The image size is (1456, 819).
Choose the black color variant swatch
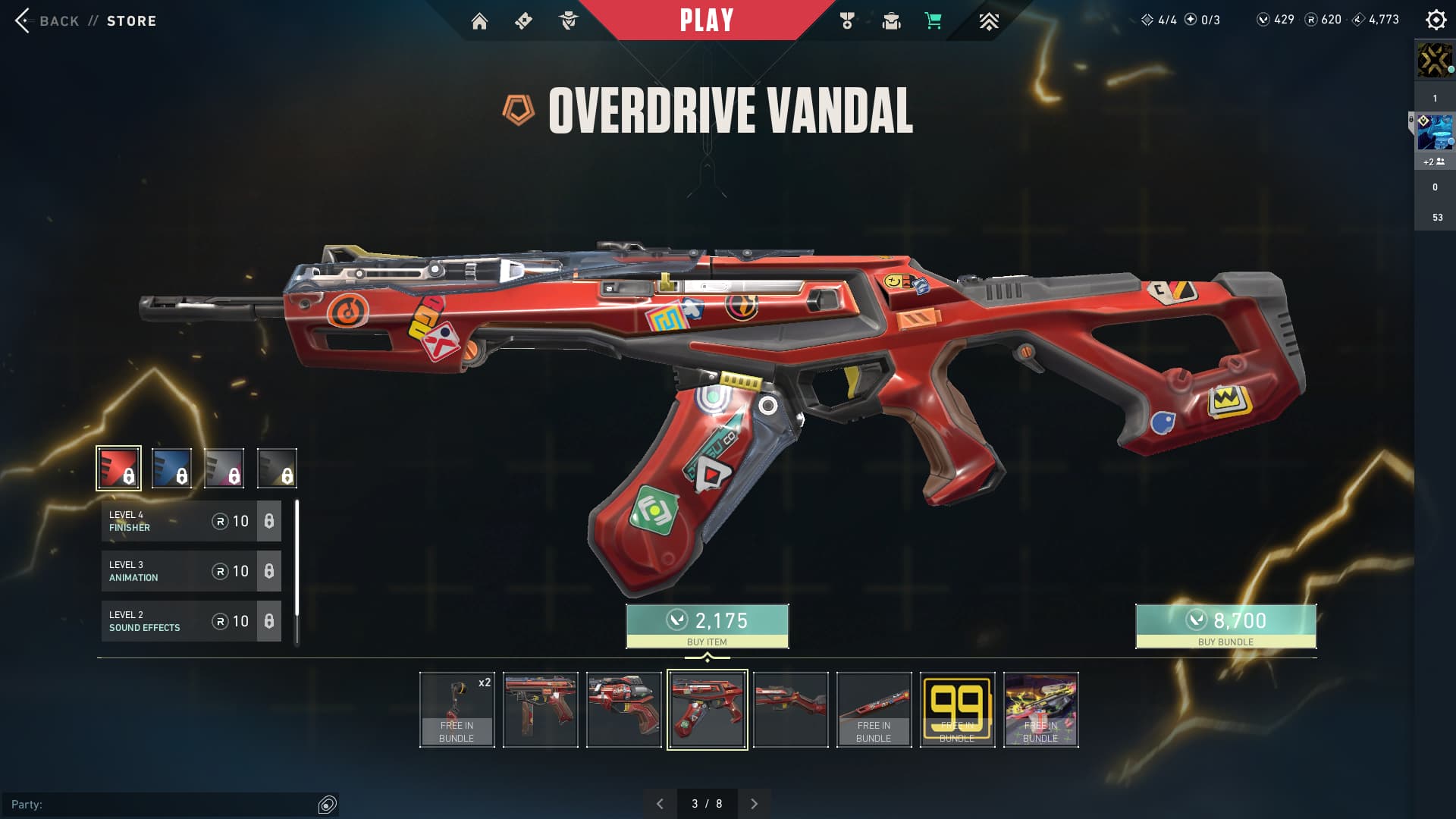277,468
